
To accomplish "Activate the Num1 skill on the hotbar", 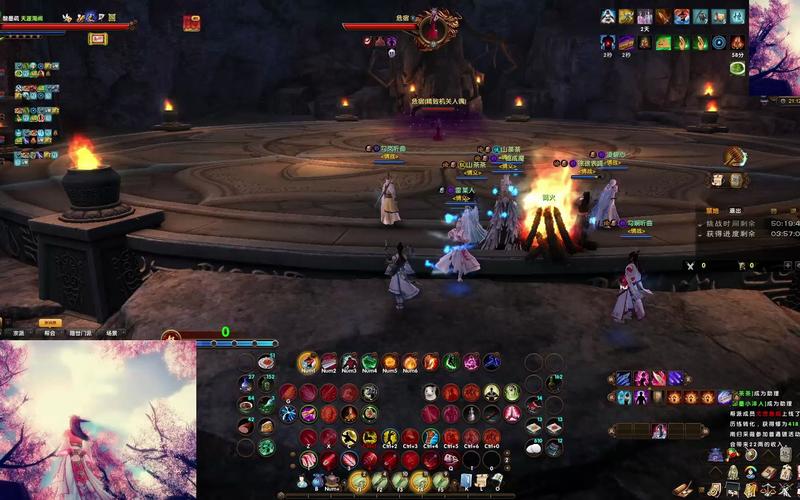I will tap(308, 362).
